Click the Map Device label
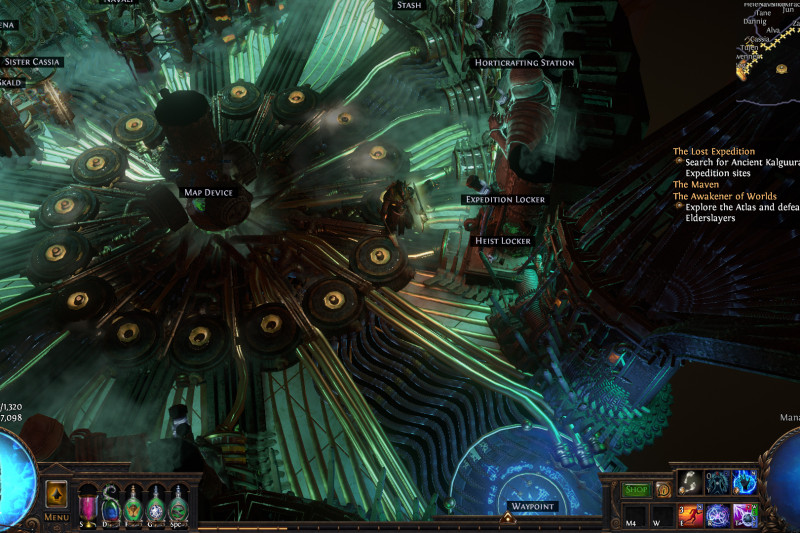Viewport: 800px width, 533px height. tap(208, 192)
